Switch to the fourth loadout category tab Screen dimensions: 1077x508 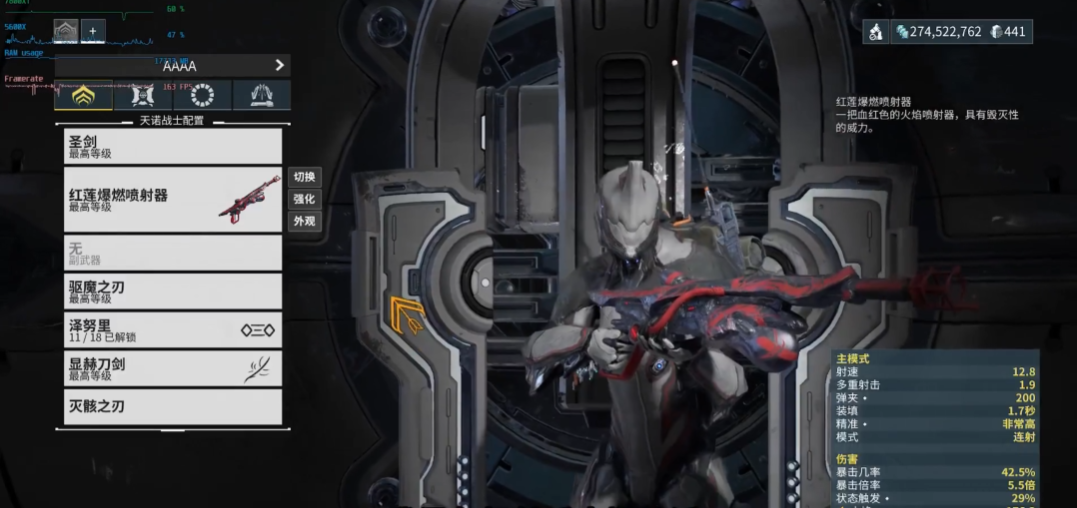[261, 96]
